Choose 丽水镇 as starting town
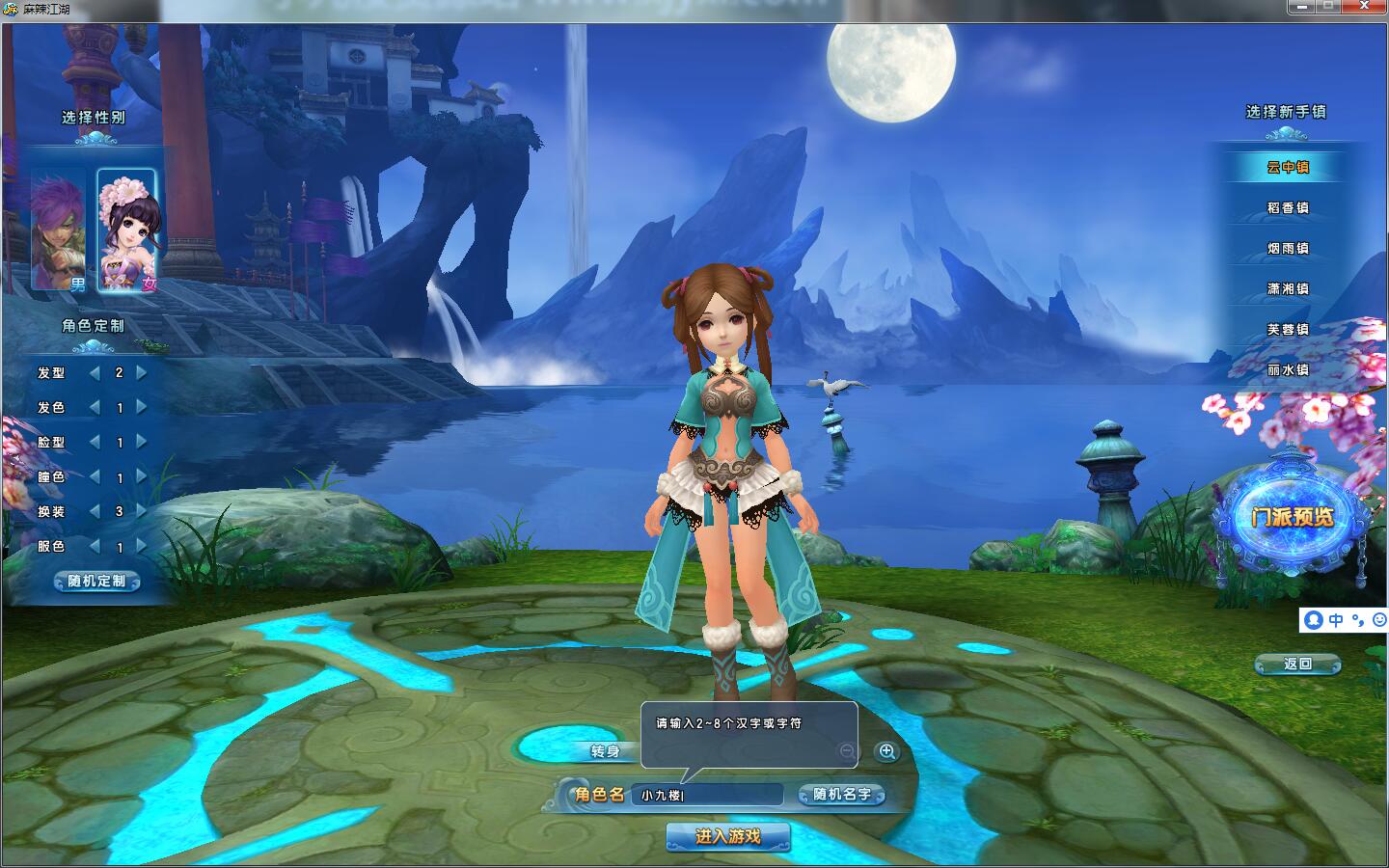 pyautogui.click(x=1288, y=369)
